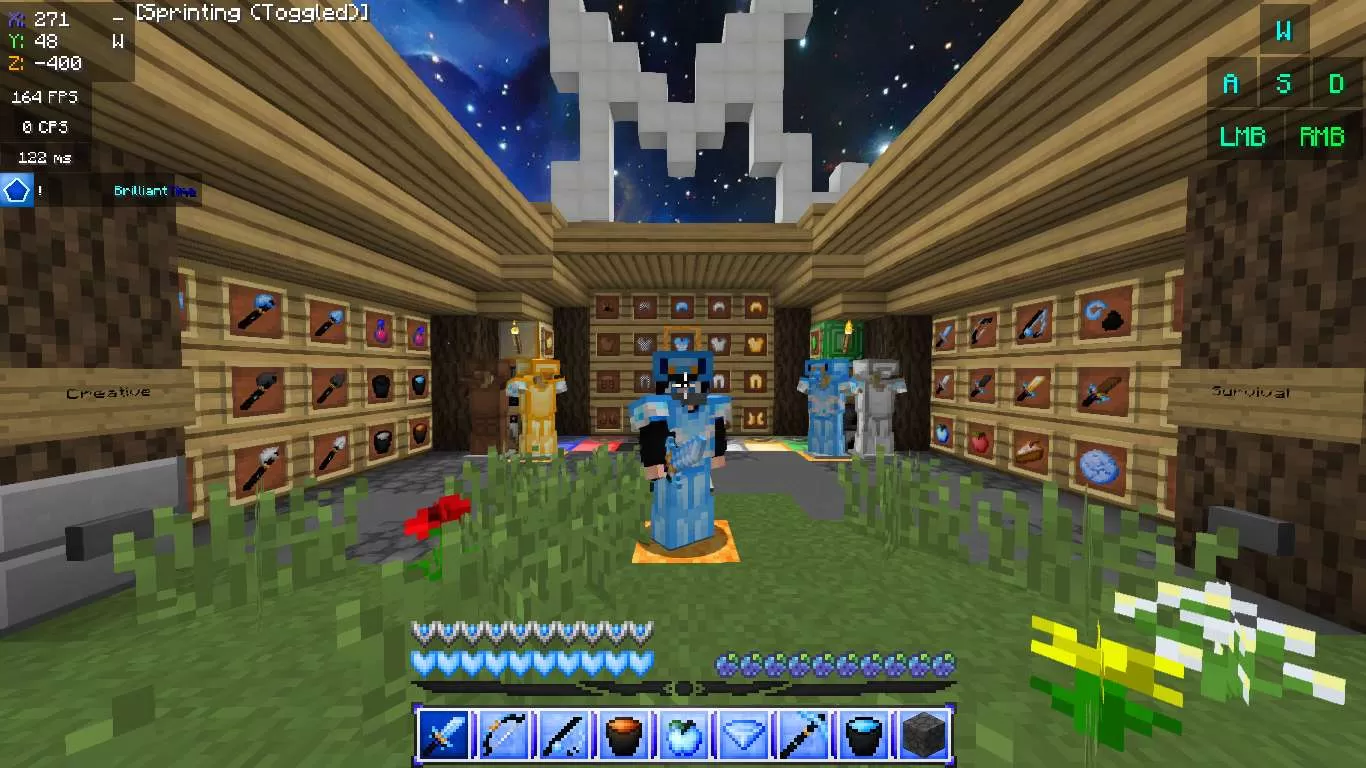The width and height of the screenshot is (1366, 768).
Task: Toggle the W key on the keystrokes overlay
Action: tap(1284, 31)
